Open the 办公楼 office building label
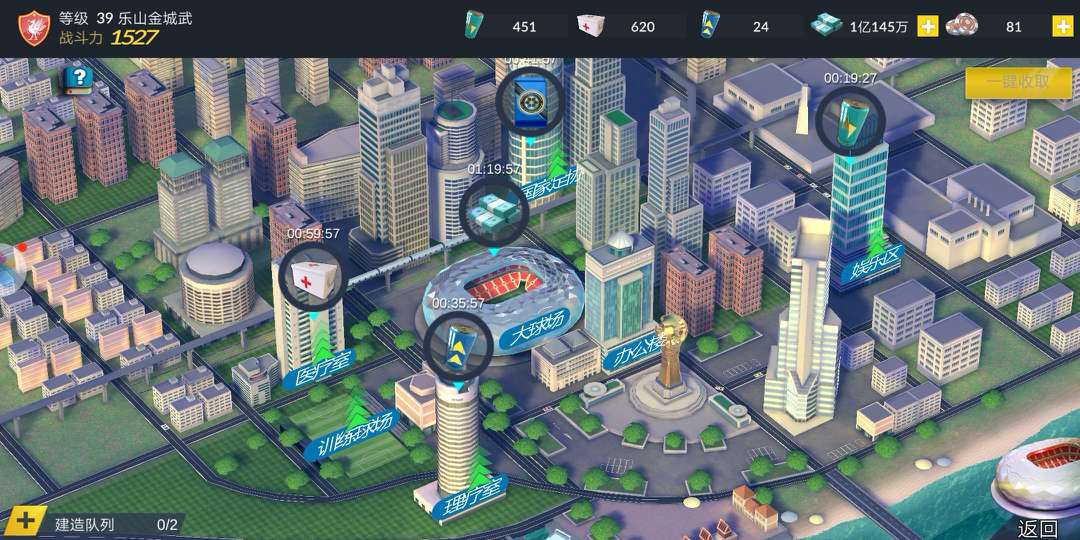The width and height of the screenshot is (1080, 540). pyautogui.click(x=635, y=349)
